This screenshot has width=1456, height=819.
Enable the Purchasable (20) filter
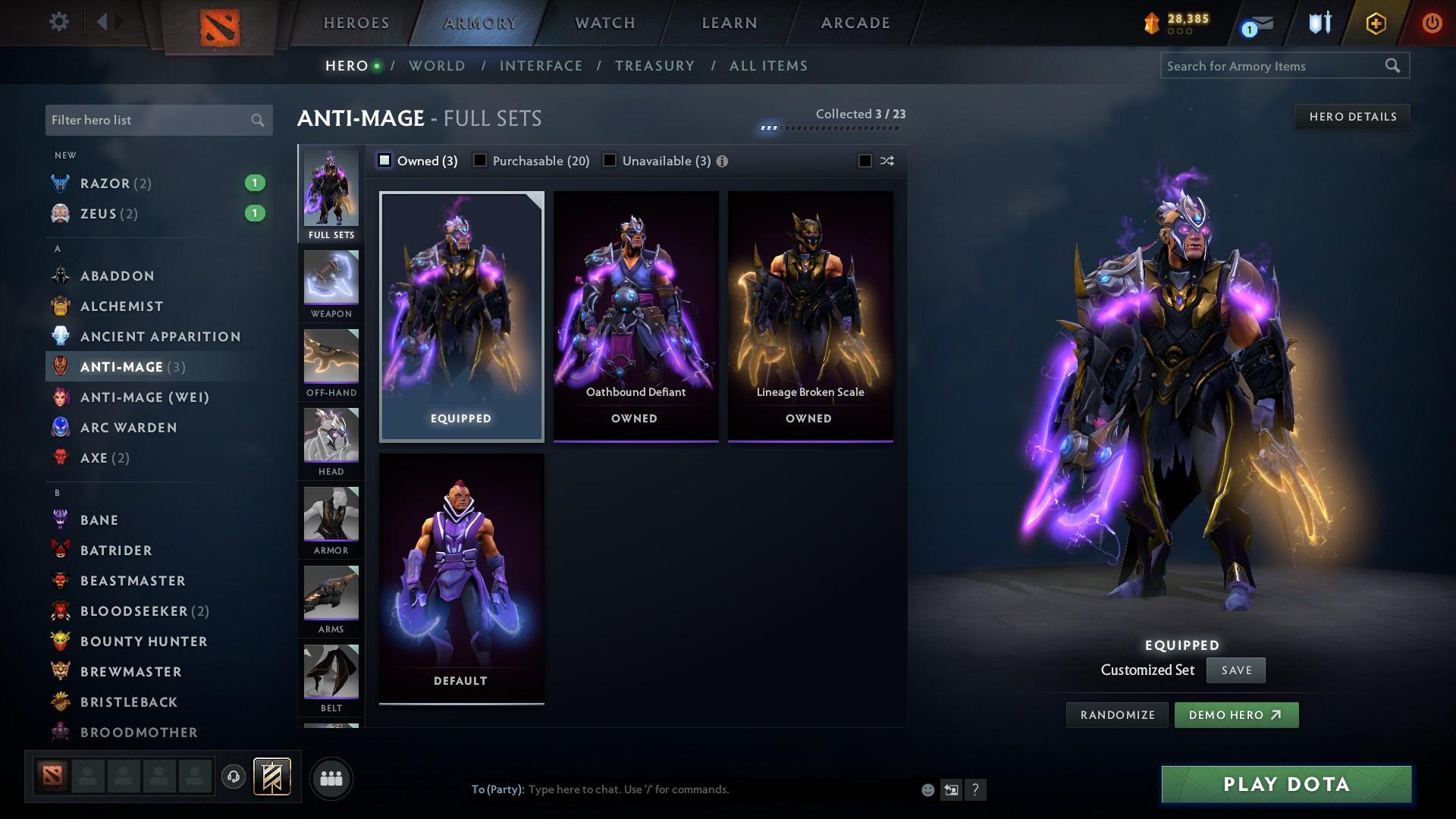pos(479,161)
